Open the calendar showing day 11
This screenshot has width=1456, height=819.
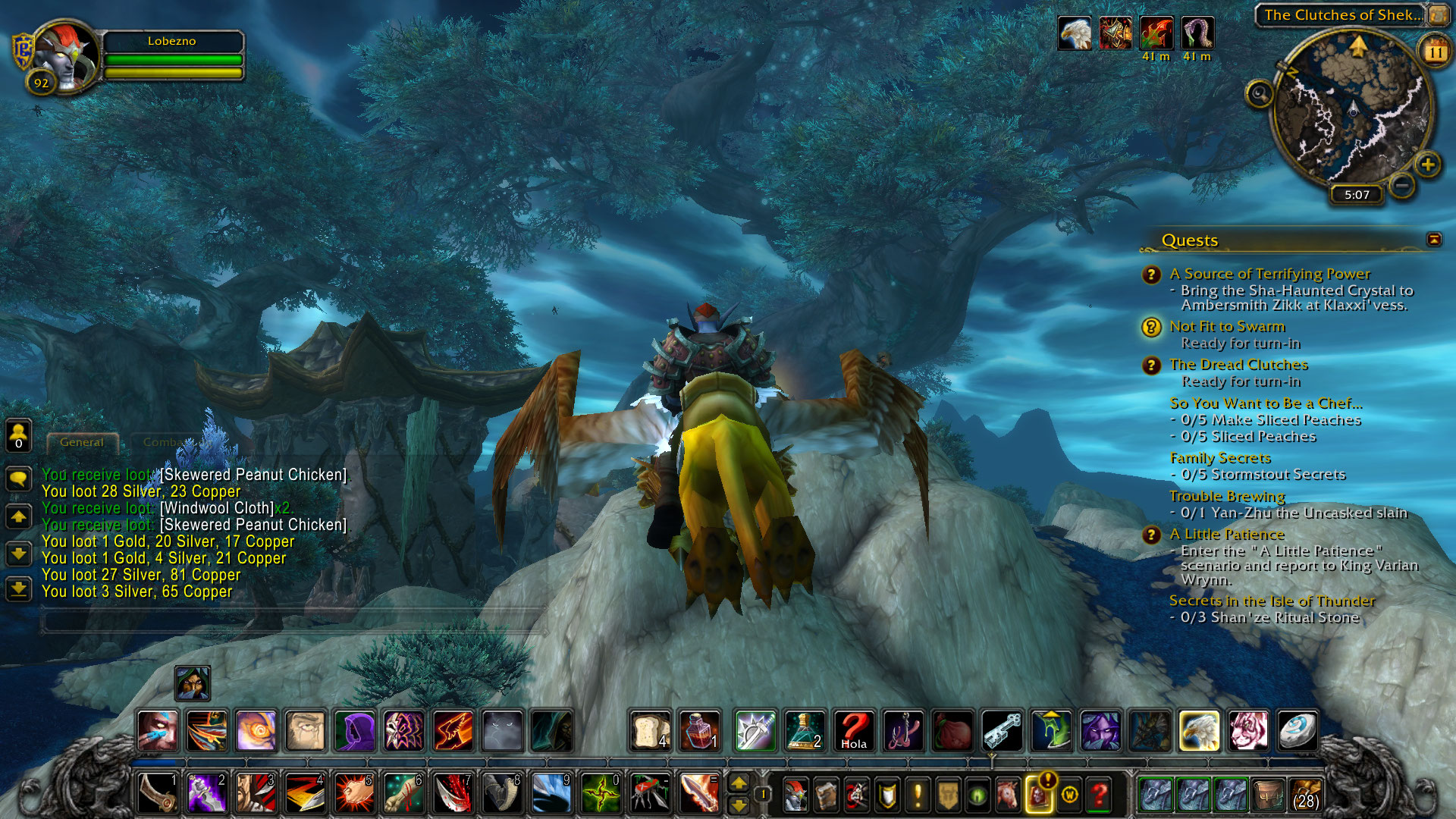1435,52
